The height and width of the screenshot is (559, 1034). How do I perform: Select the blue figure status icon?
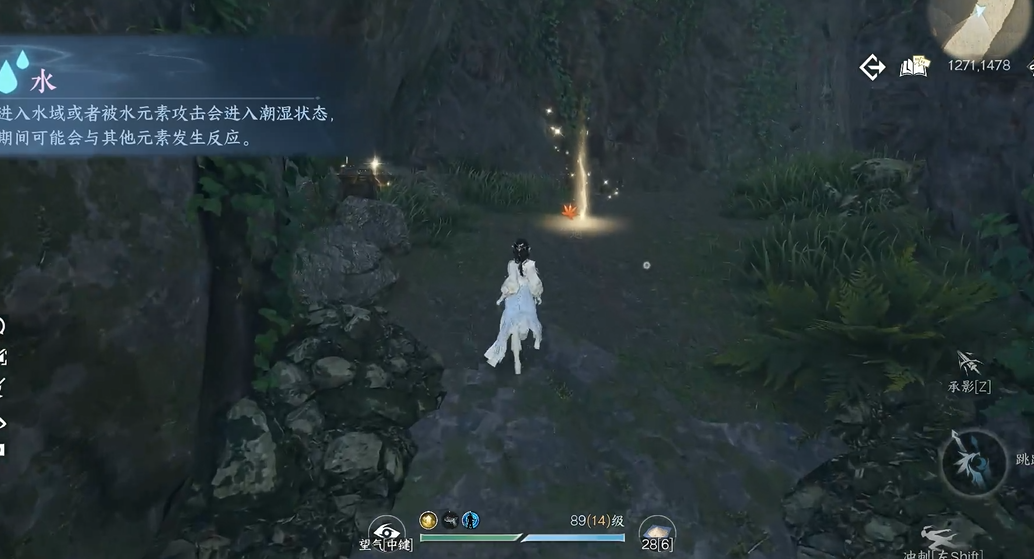(x=470, y=520)
